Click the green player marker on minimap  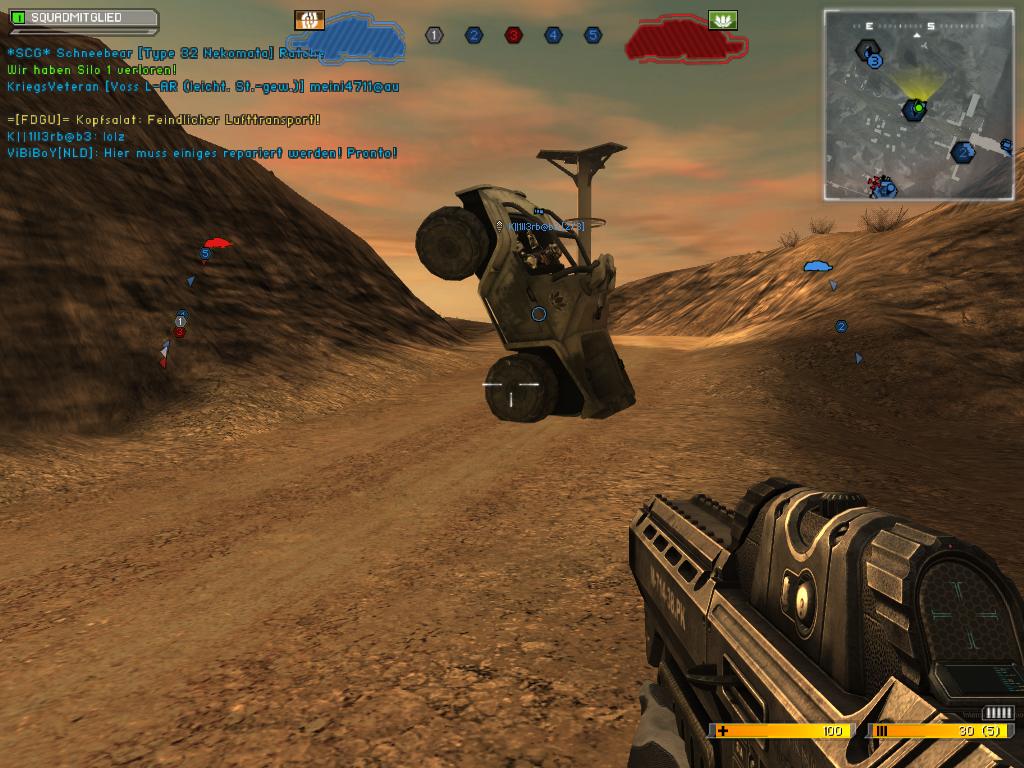click(916, 108)
